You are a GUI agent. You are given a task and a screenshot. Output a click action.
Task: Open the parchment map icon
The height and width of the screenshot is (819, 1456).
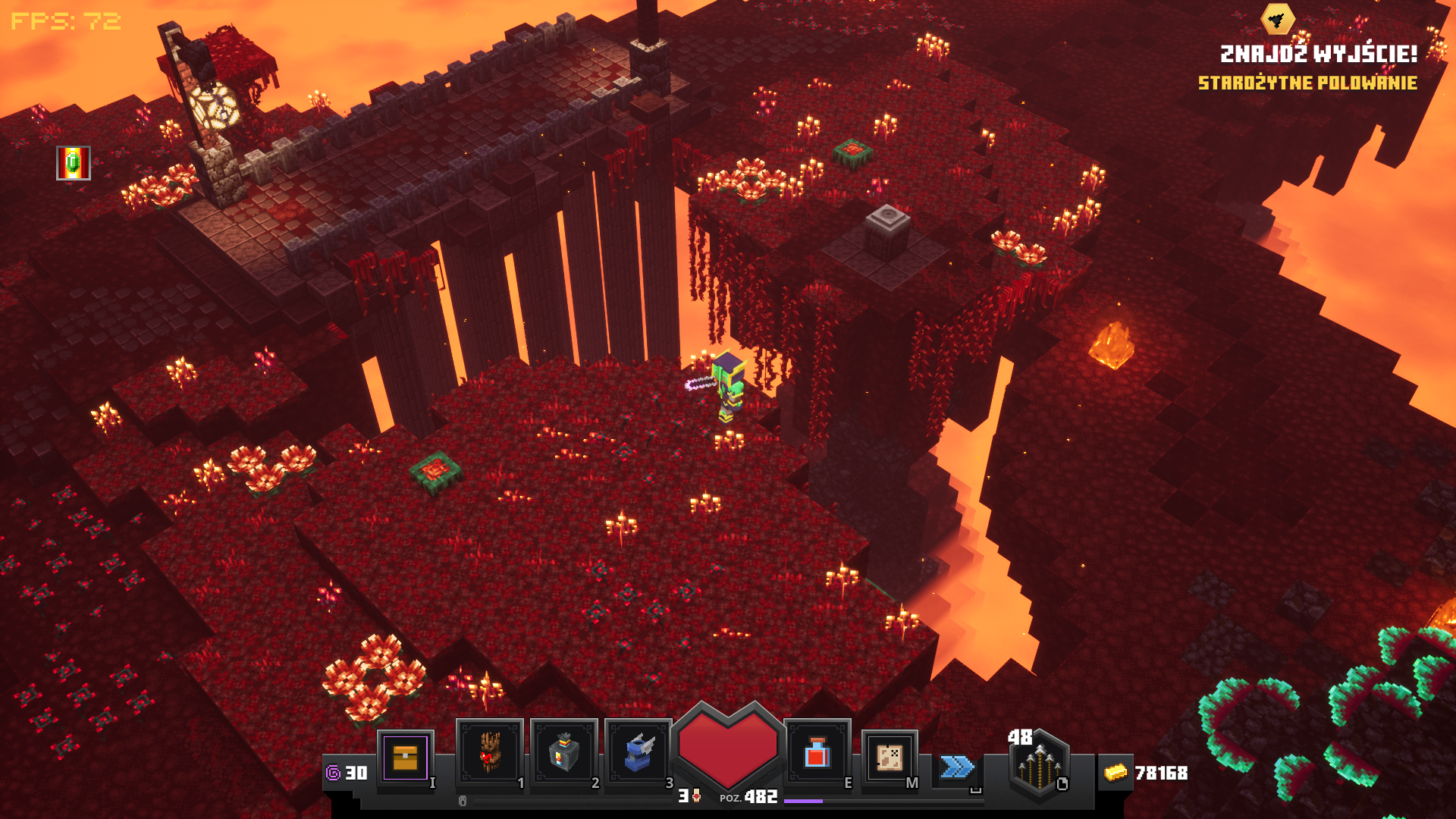890,757
